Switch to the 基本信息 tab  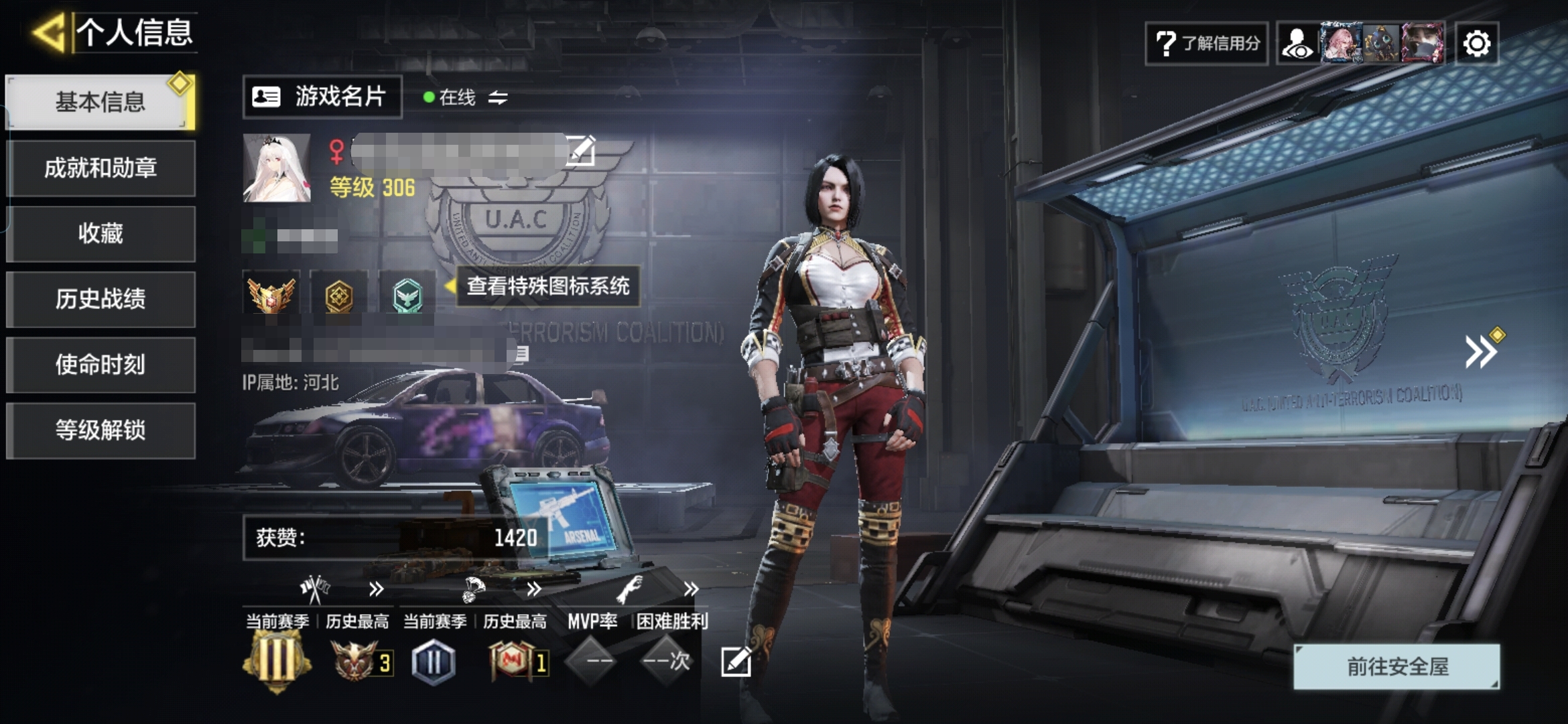tap(101, 102)
